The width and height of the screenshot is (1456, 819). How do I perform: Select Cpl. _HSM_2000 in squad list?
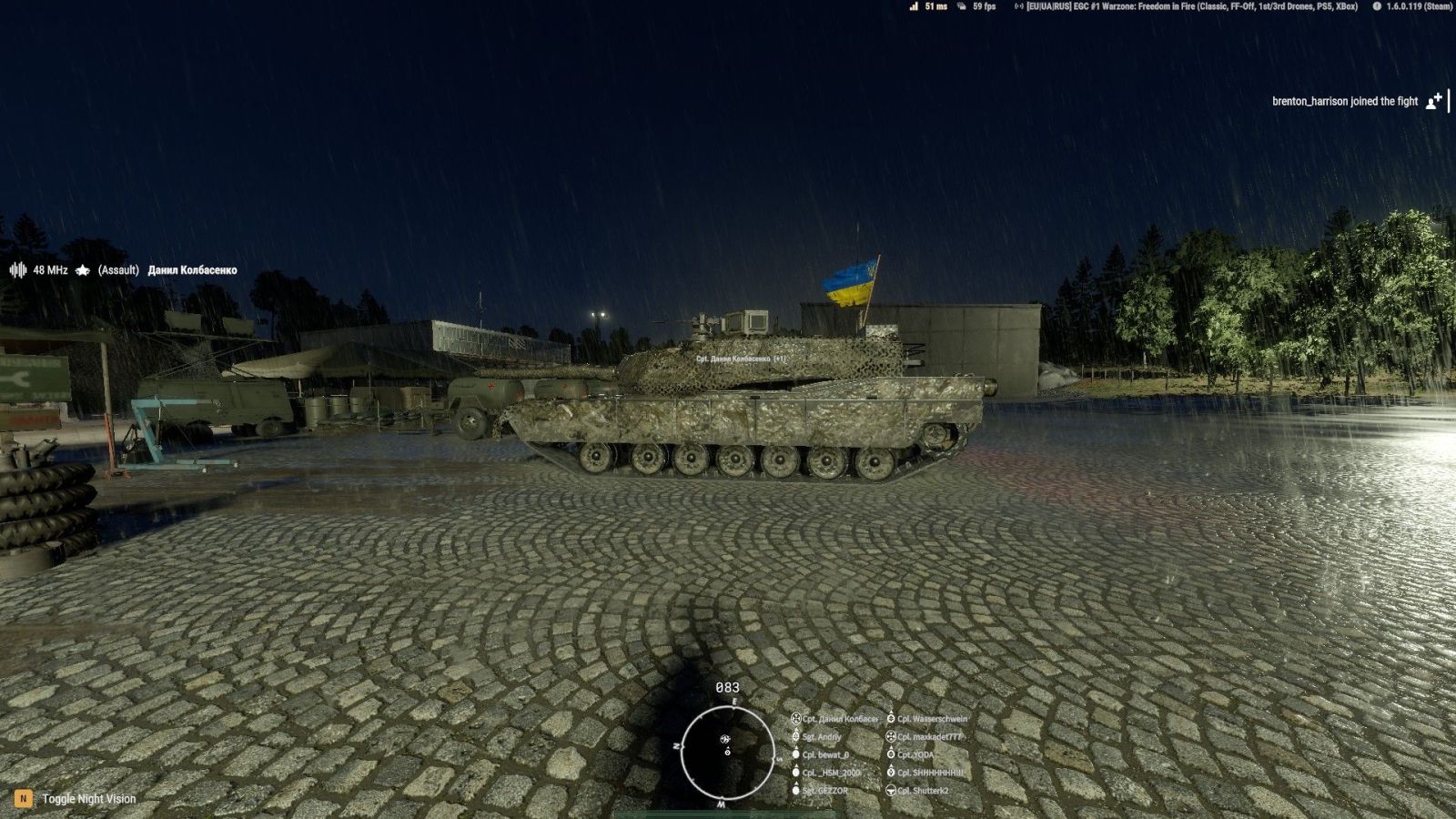[830, 773]
